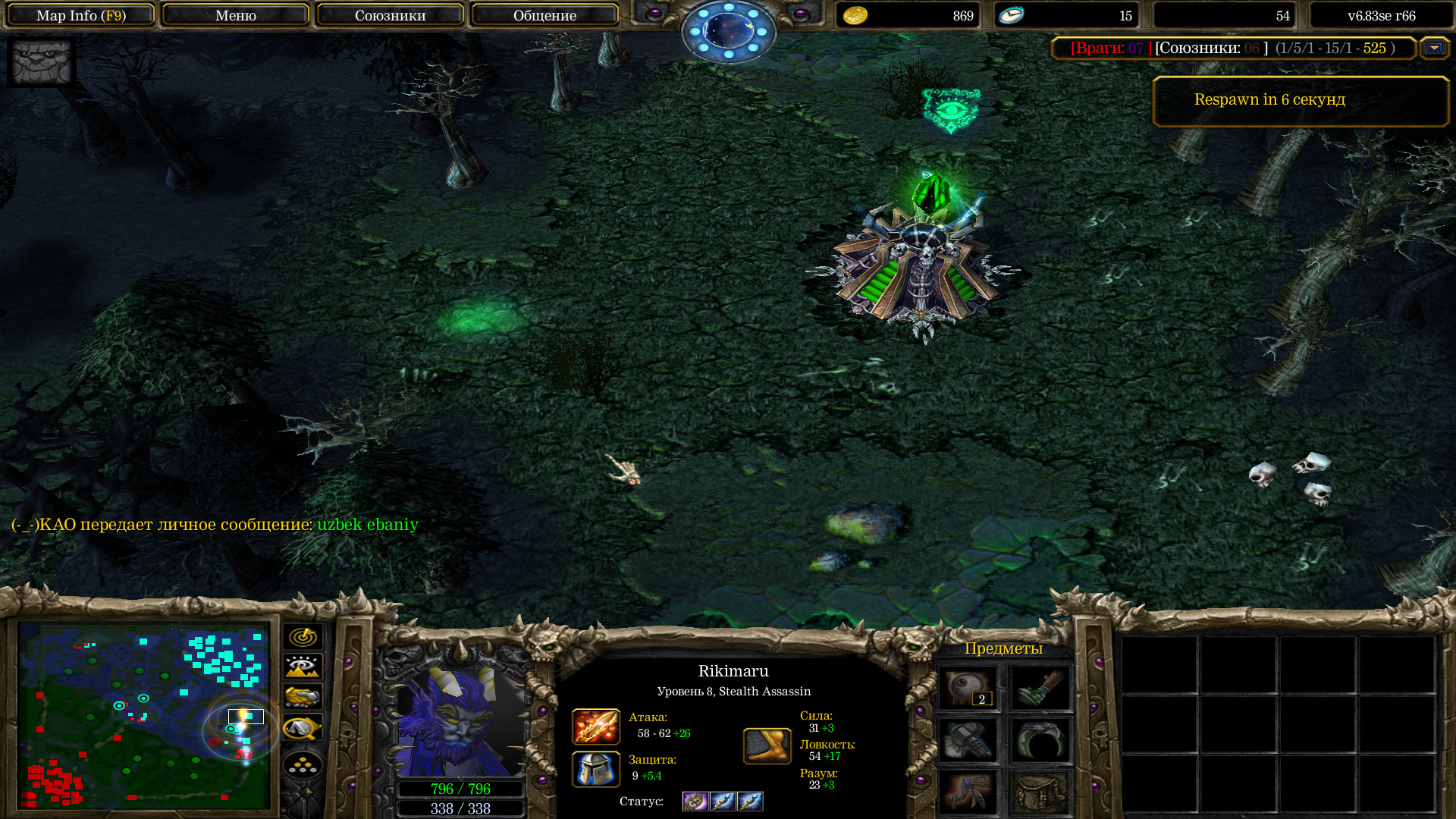Image resolution: width=1456 pixels, height=819 pixels.
Task: Select the spiked gauntlet item slot
Action: [x=968, y=741]
